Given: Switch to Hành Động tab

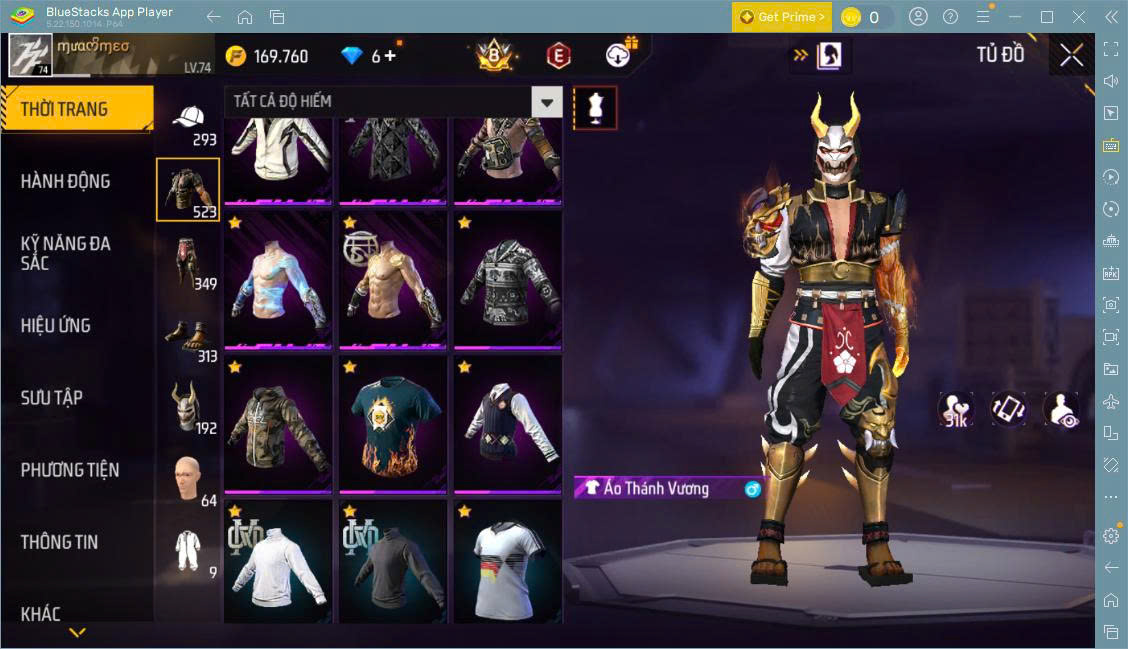Looking at the screenshot, I should pyautogui.click(x=66, y=181).
